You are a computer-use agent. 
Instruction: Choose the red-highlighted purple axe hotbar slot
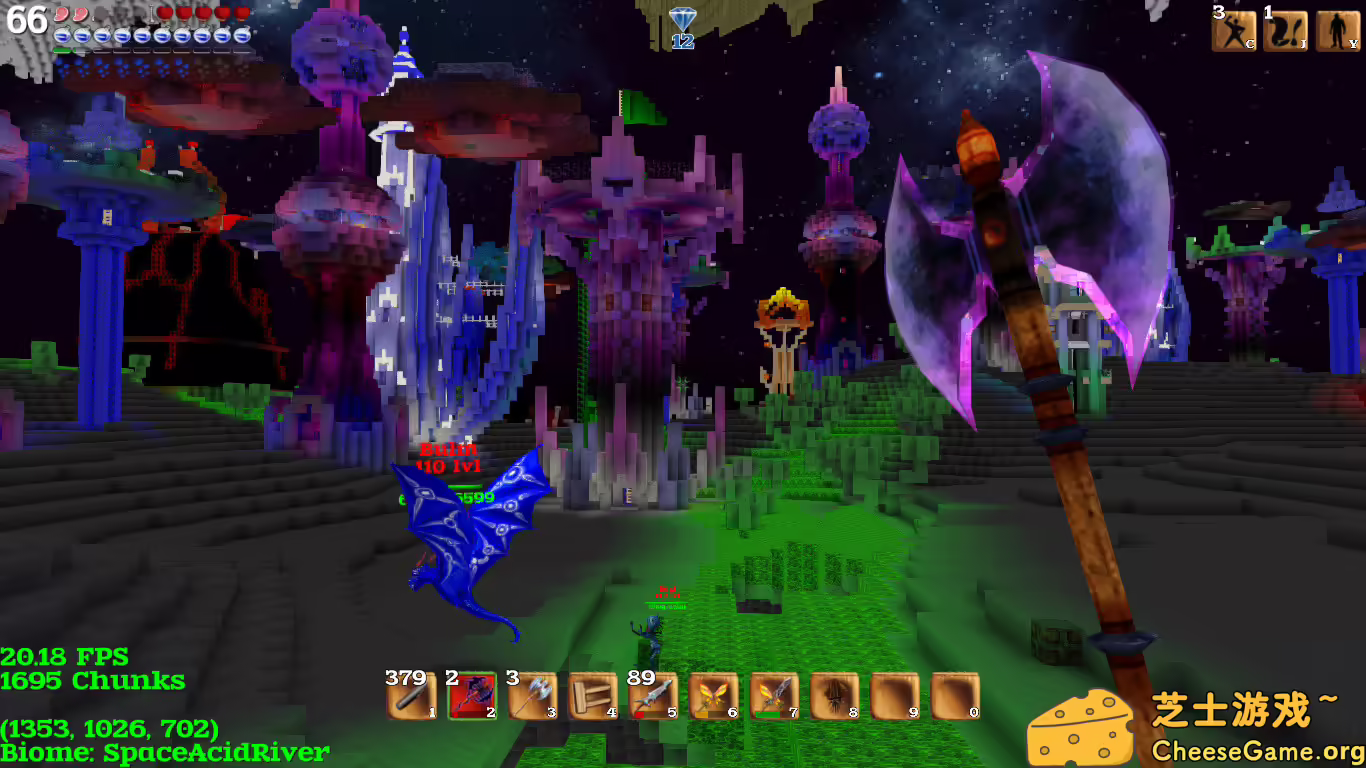tap(472, 696)
